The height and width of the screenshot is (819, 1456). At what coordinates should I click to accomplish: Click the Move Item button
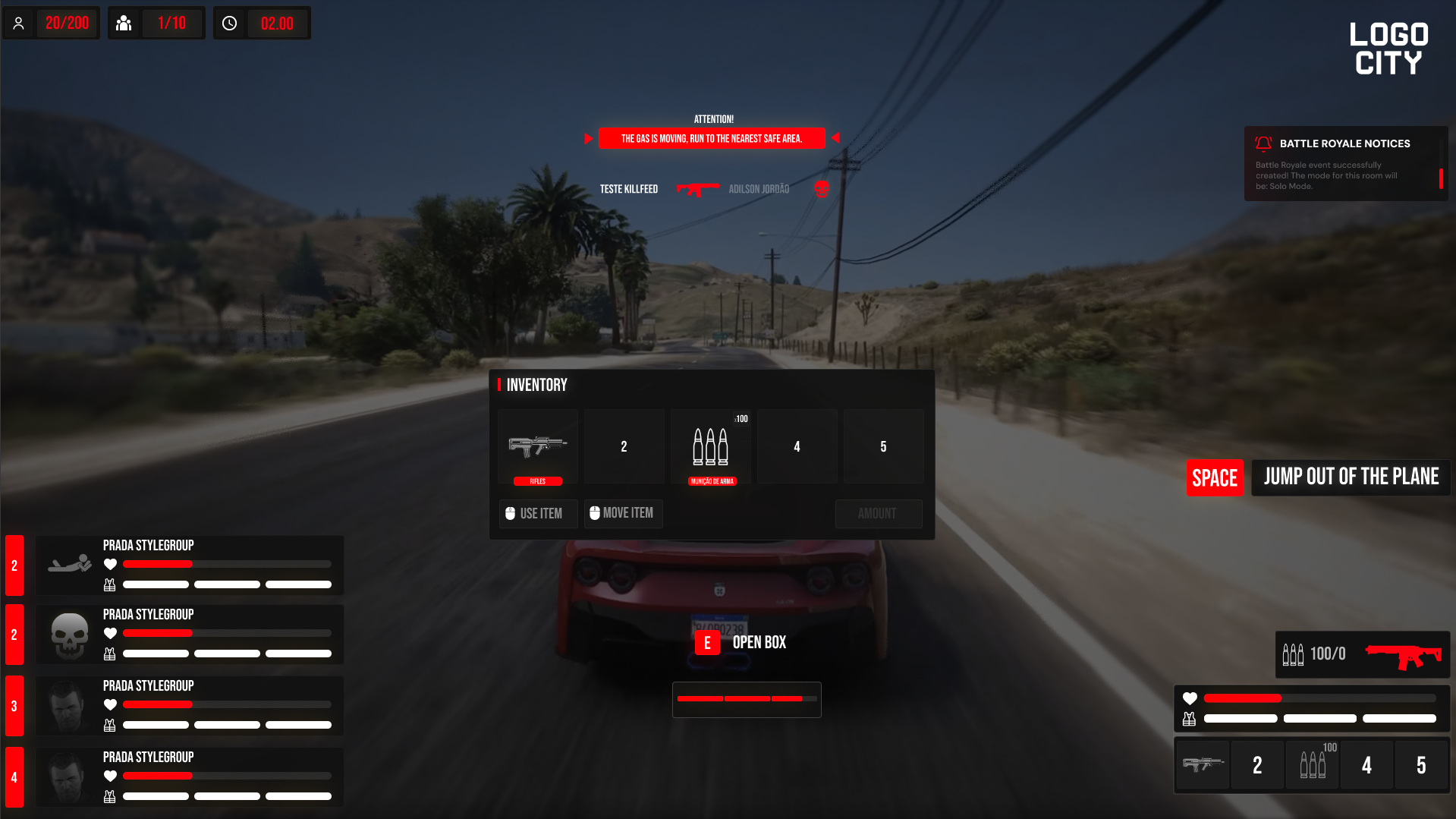click(x=623, y=514)
